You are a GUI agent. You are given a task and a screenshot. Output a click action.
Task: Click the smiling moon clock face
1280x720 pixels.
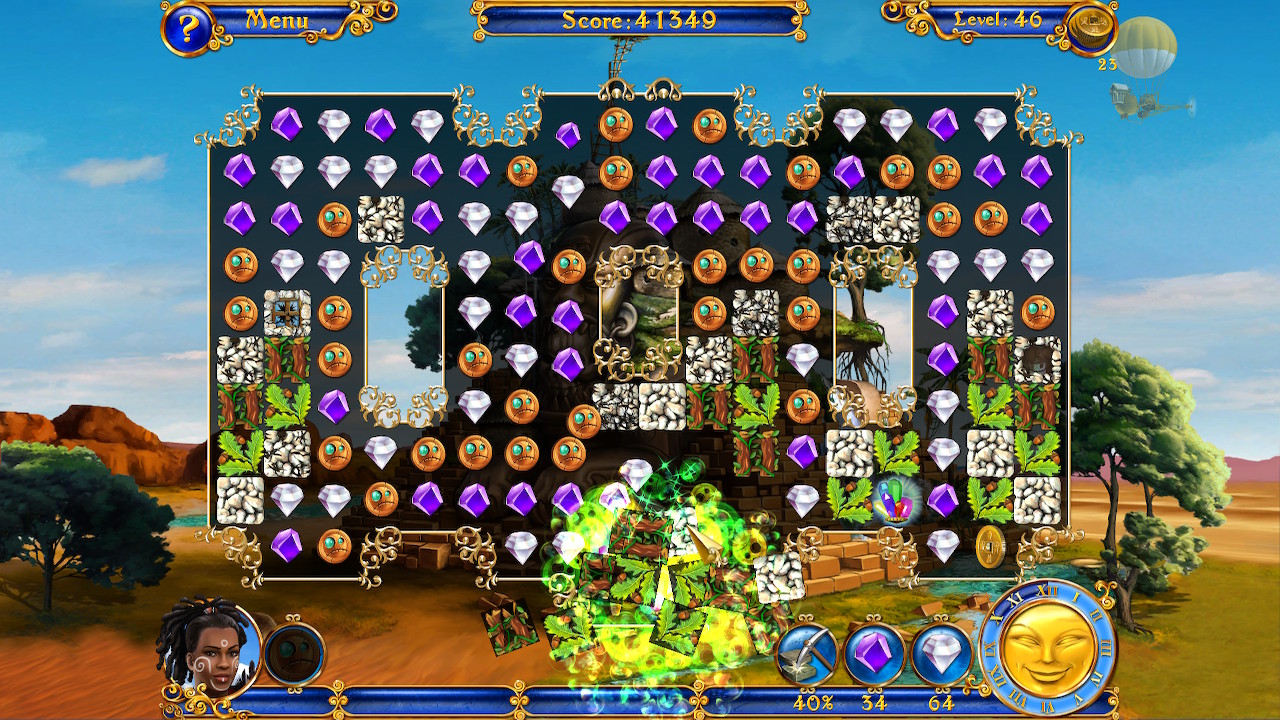[x=1046, y=650]
